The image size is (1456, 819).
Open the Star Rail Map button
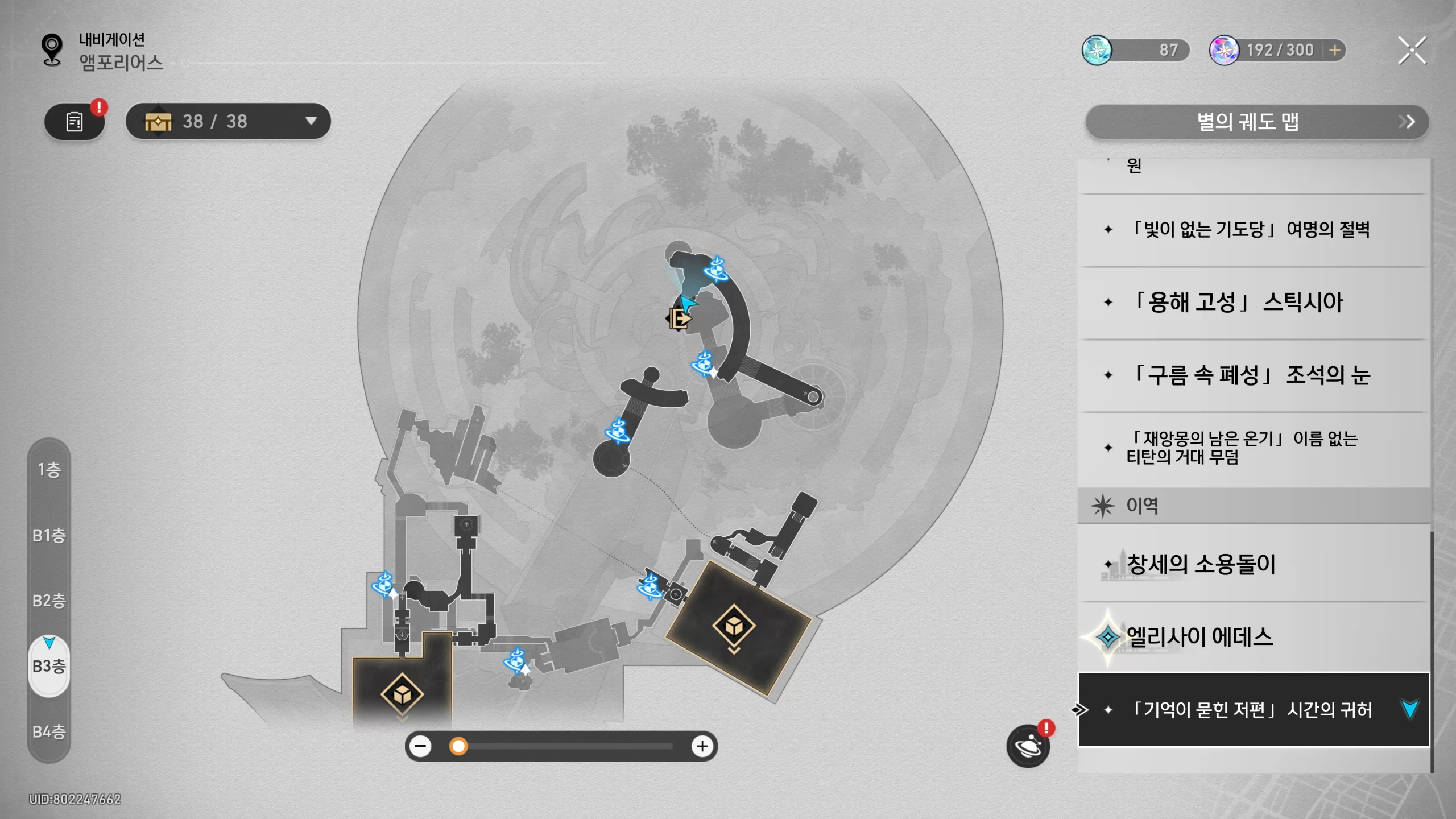click(x=1256, y=122)
